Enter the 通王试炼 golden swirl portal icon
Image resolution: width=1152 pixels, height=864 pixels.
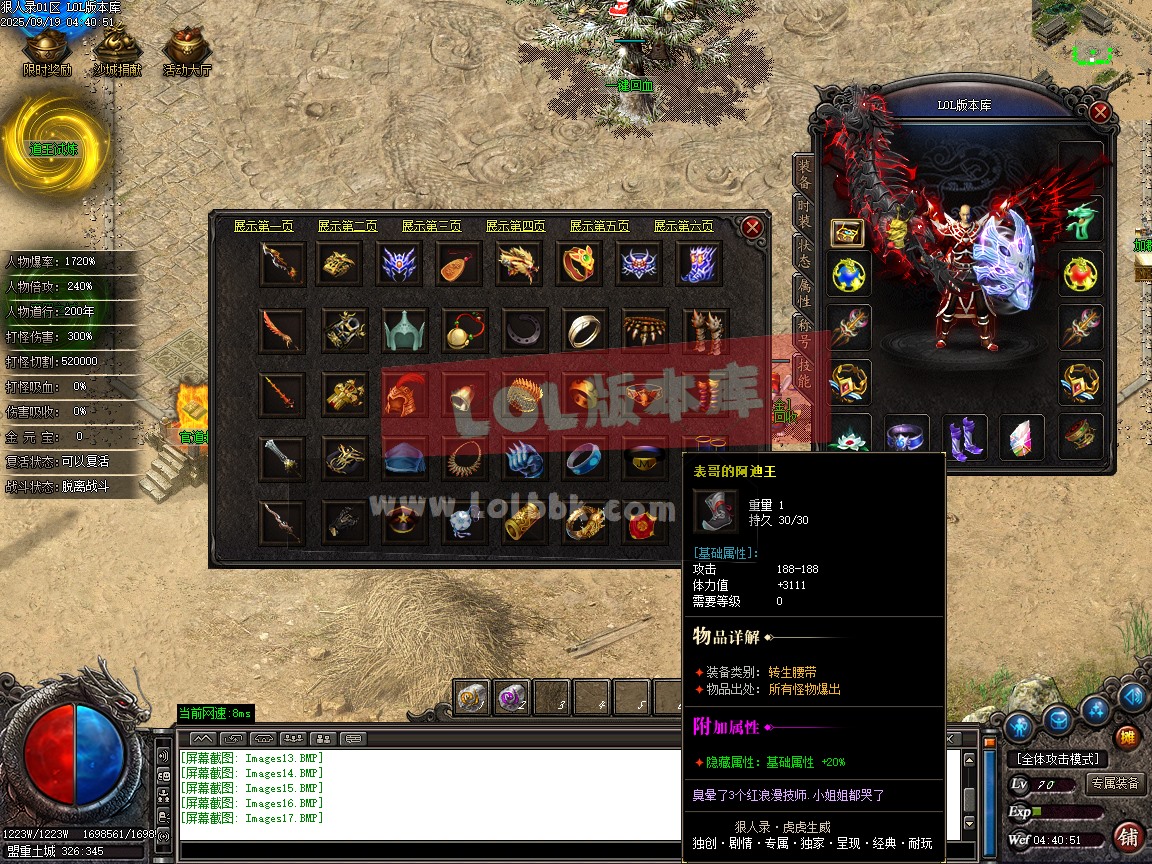point(53,146)
